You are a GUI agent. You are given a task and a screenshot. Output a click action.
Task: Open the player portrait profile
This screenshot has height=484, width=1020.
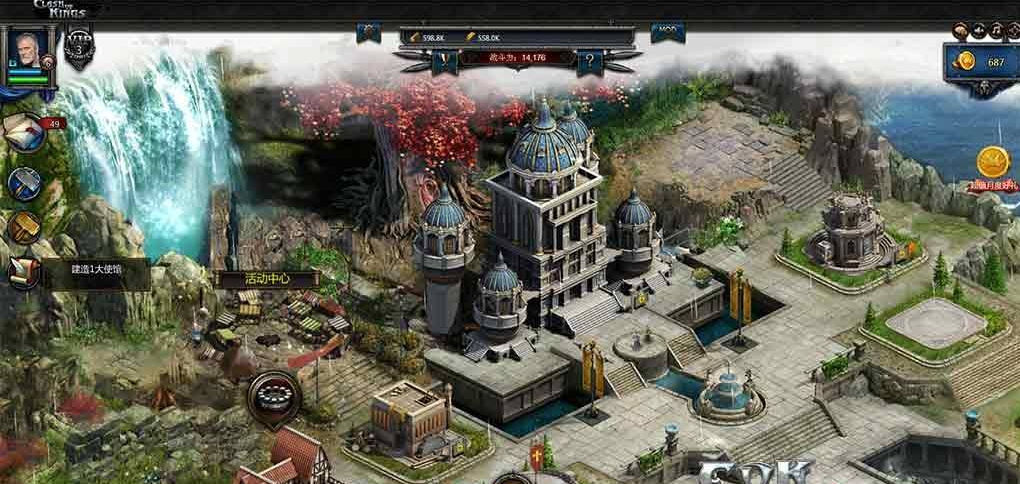click(x=30, y=57)
